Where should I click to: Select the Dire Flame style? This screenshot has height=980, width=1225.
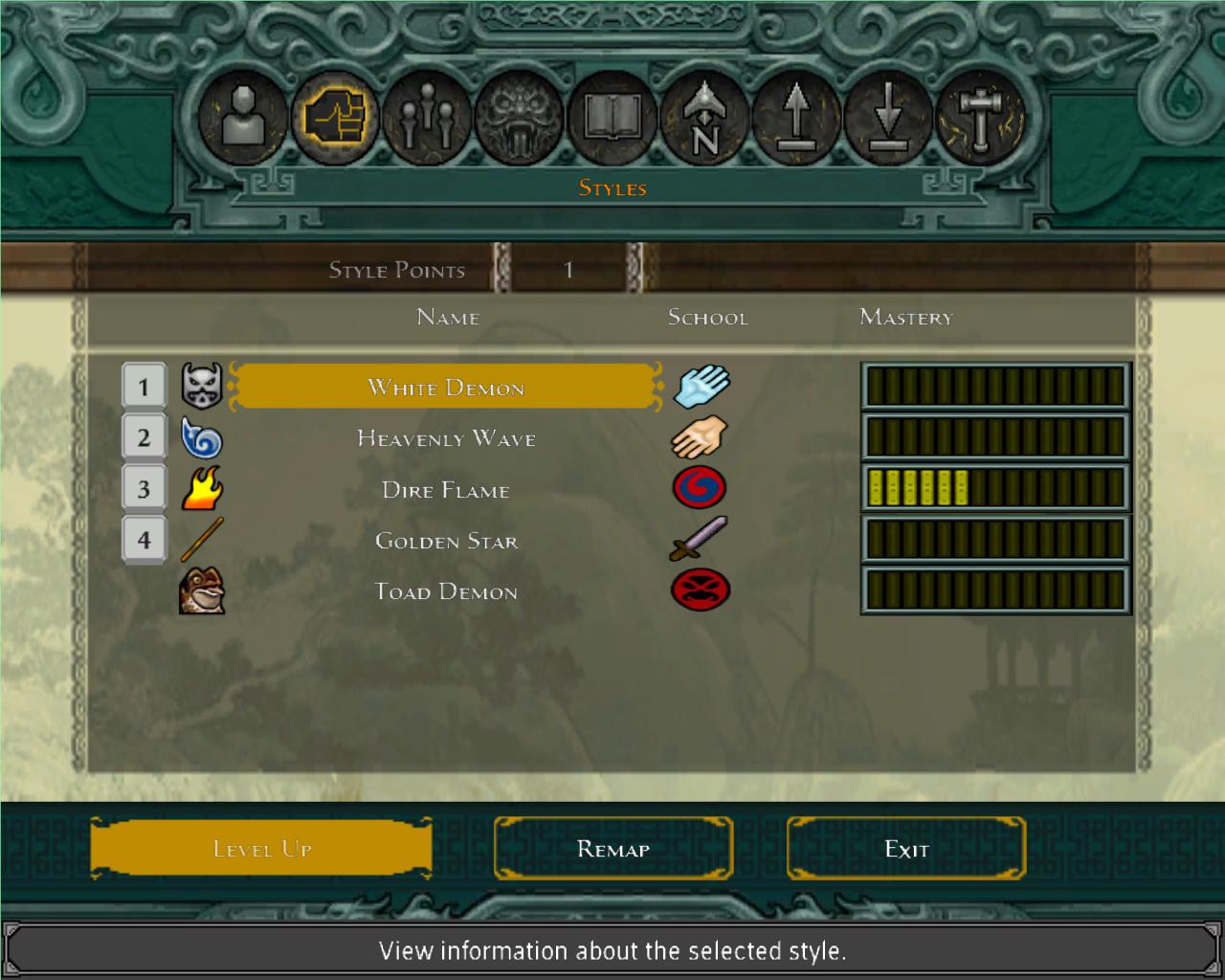(x=446, y=490)
